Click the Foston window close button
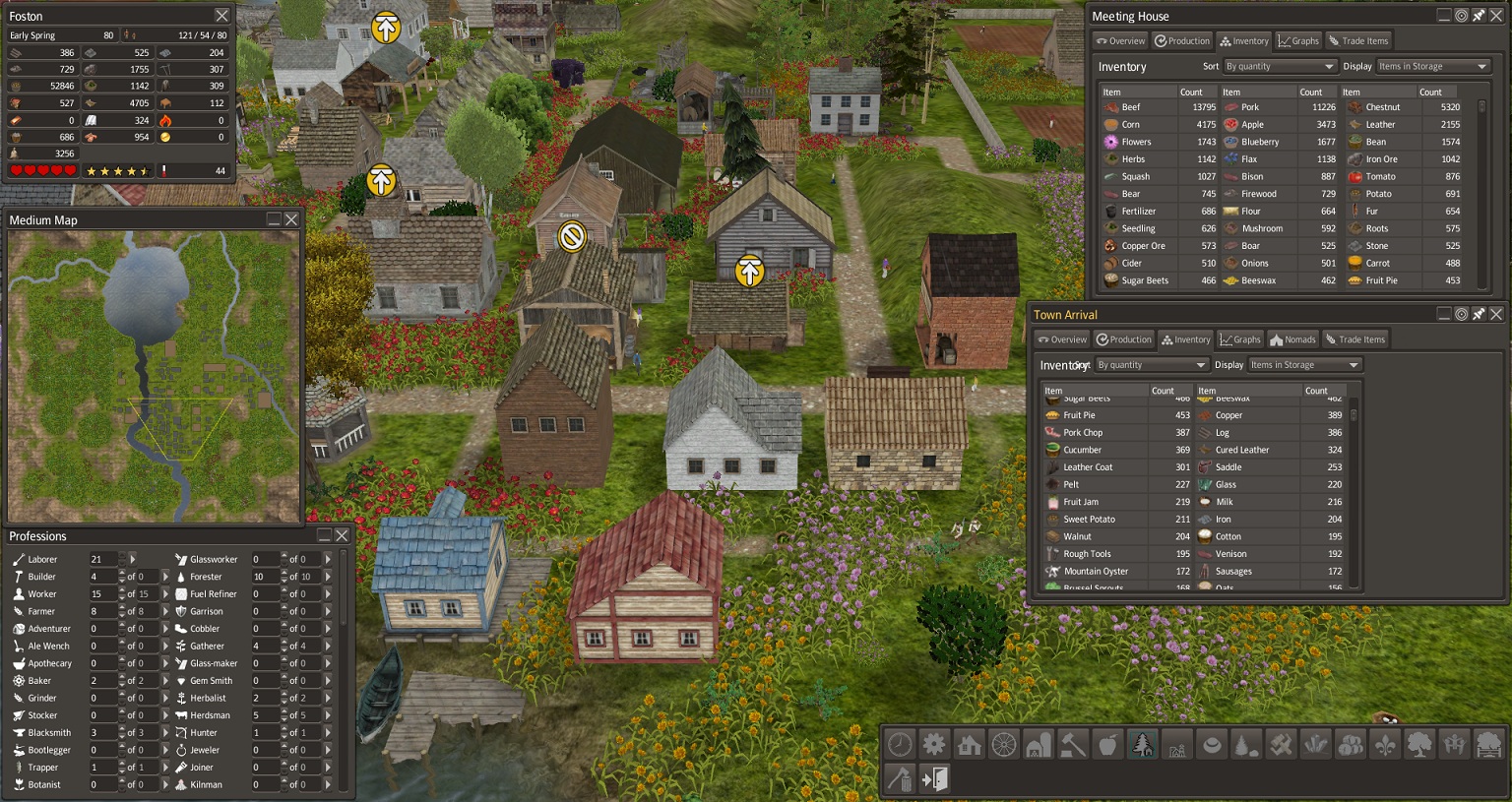The width and height of the screenshot is (1512, 802). (x=222, y=16)
